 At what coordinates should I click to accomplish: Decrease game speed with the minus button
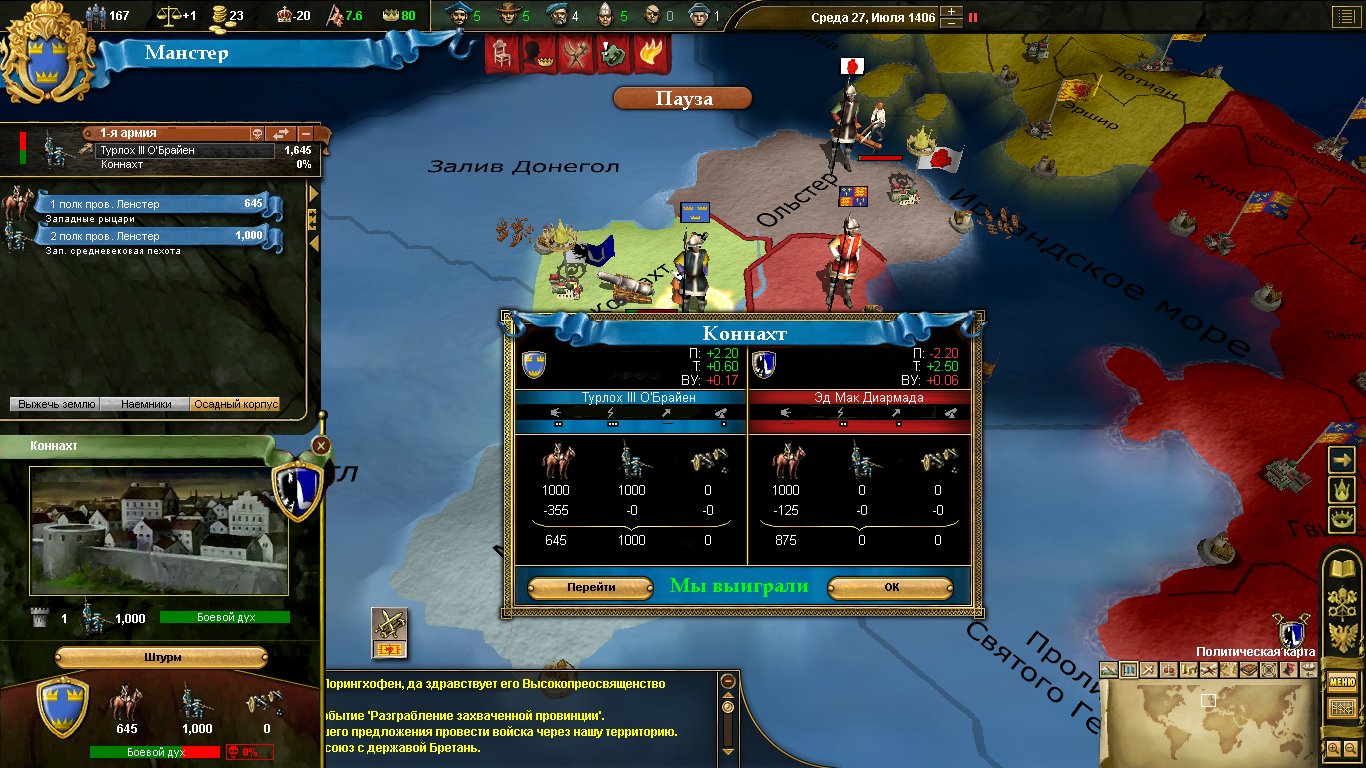tap(952, 23)
